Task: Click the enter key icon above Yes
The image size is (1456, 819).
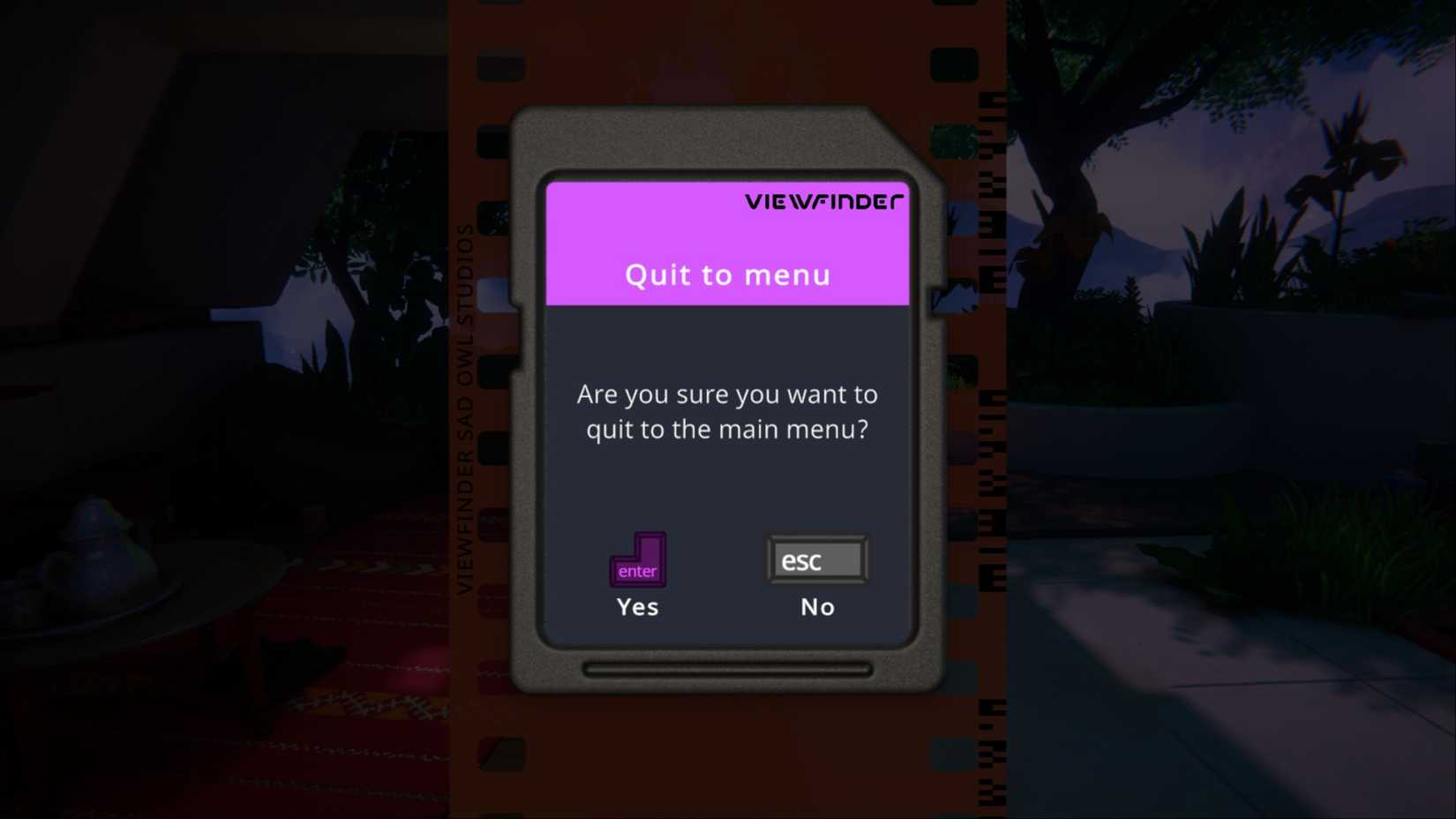Action: (x=637, y=560)
